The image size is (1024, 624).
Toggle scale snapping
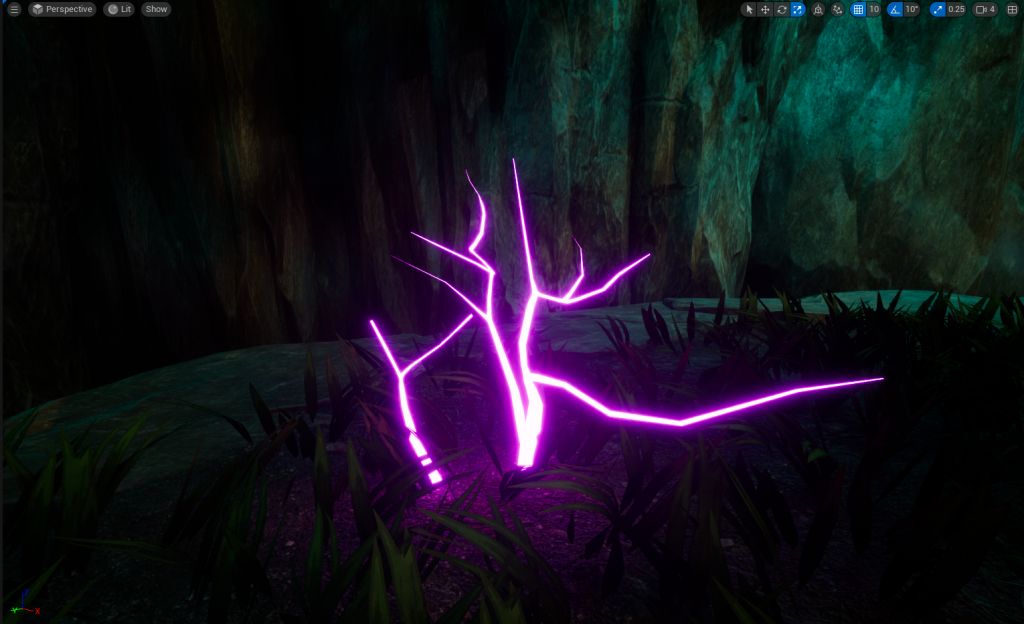(x=937, y=9)
